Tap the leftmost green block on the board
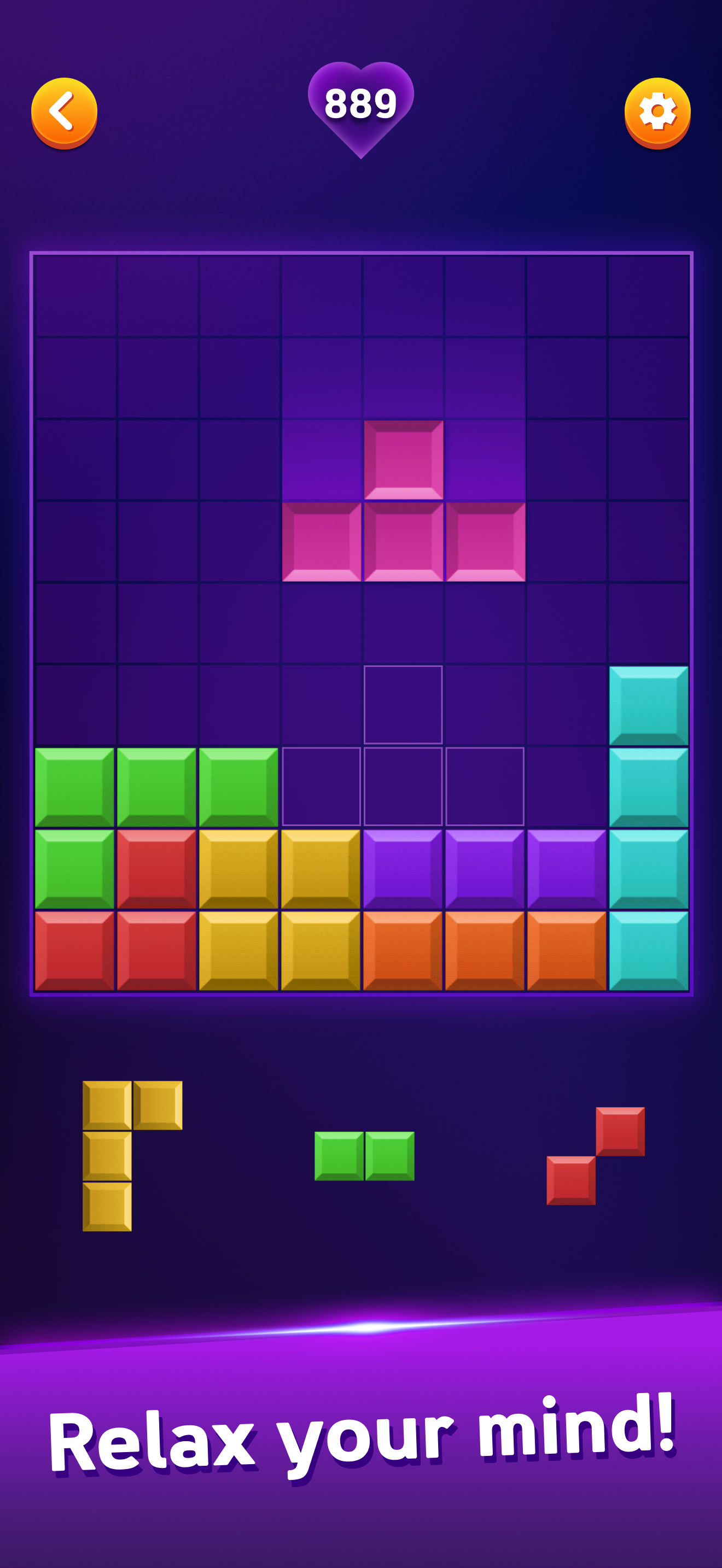 [74, 787]
